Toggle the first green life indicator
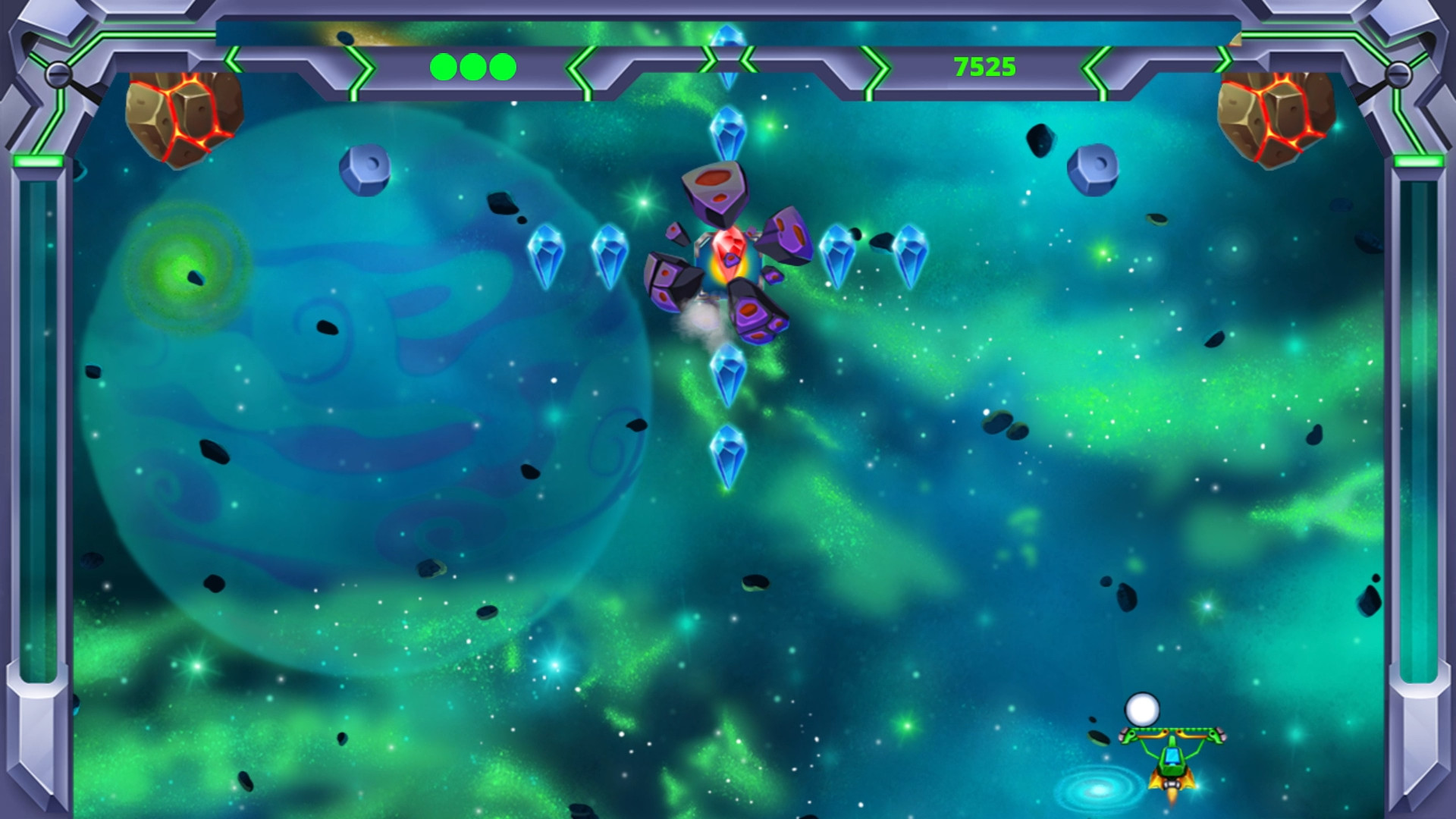Screen dimensions: 1456x819 (443, 67)
